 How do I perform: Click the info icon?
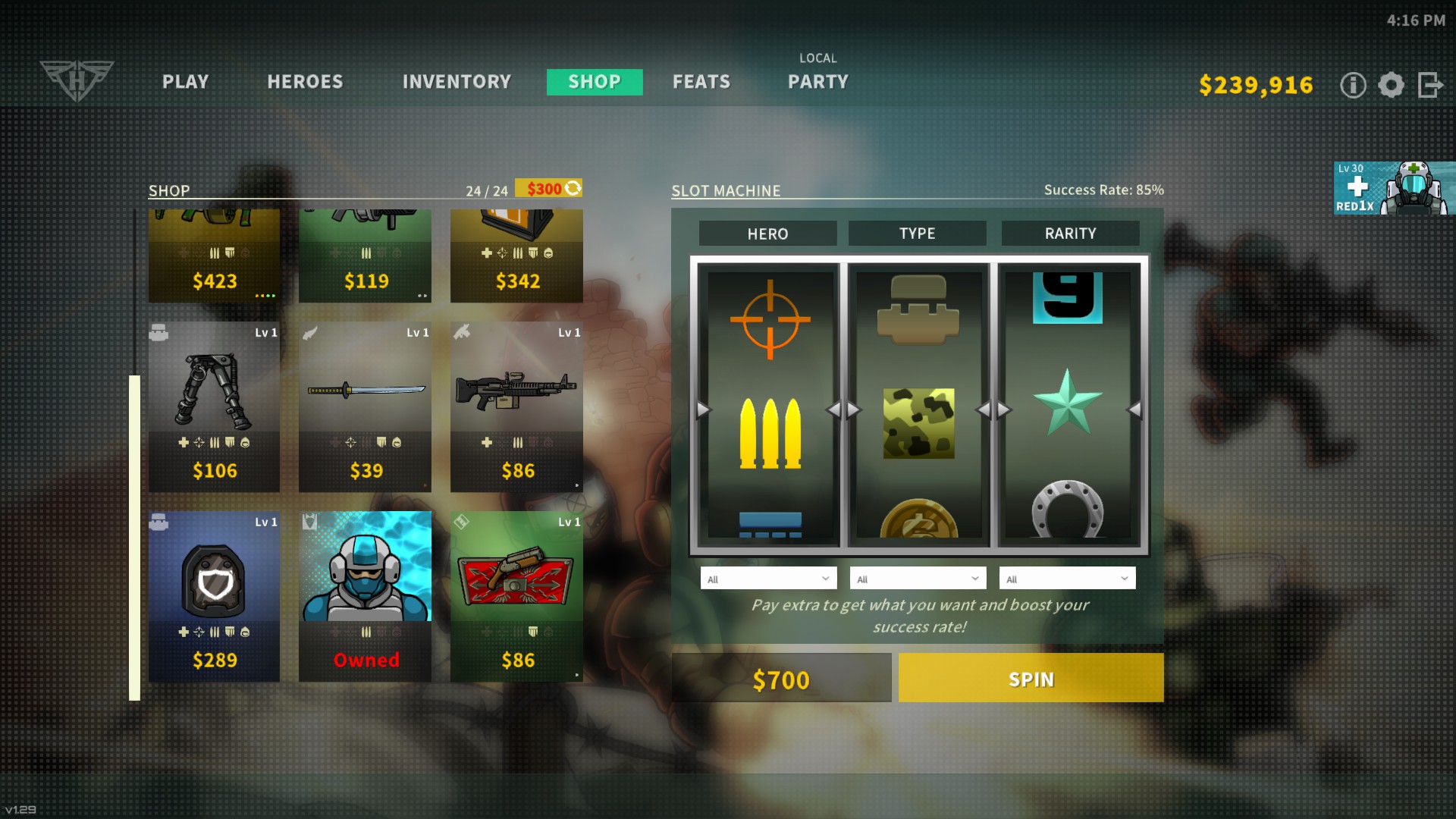click(1353, 85)
